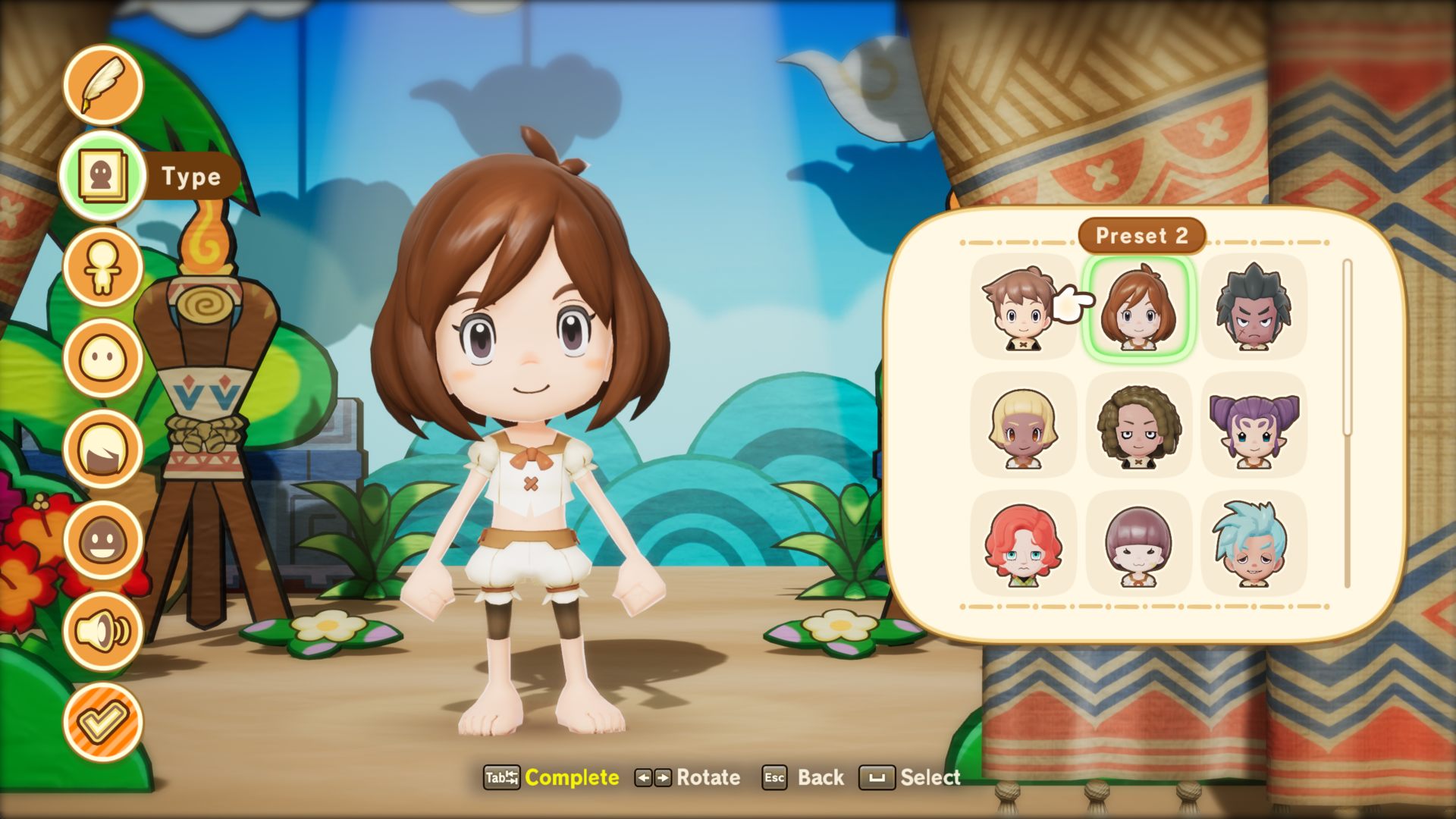Select the brown bob-haired girl preset

click(1138, 307)
